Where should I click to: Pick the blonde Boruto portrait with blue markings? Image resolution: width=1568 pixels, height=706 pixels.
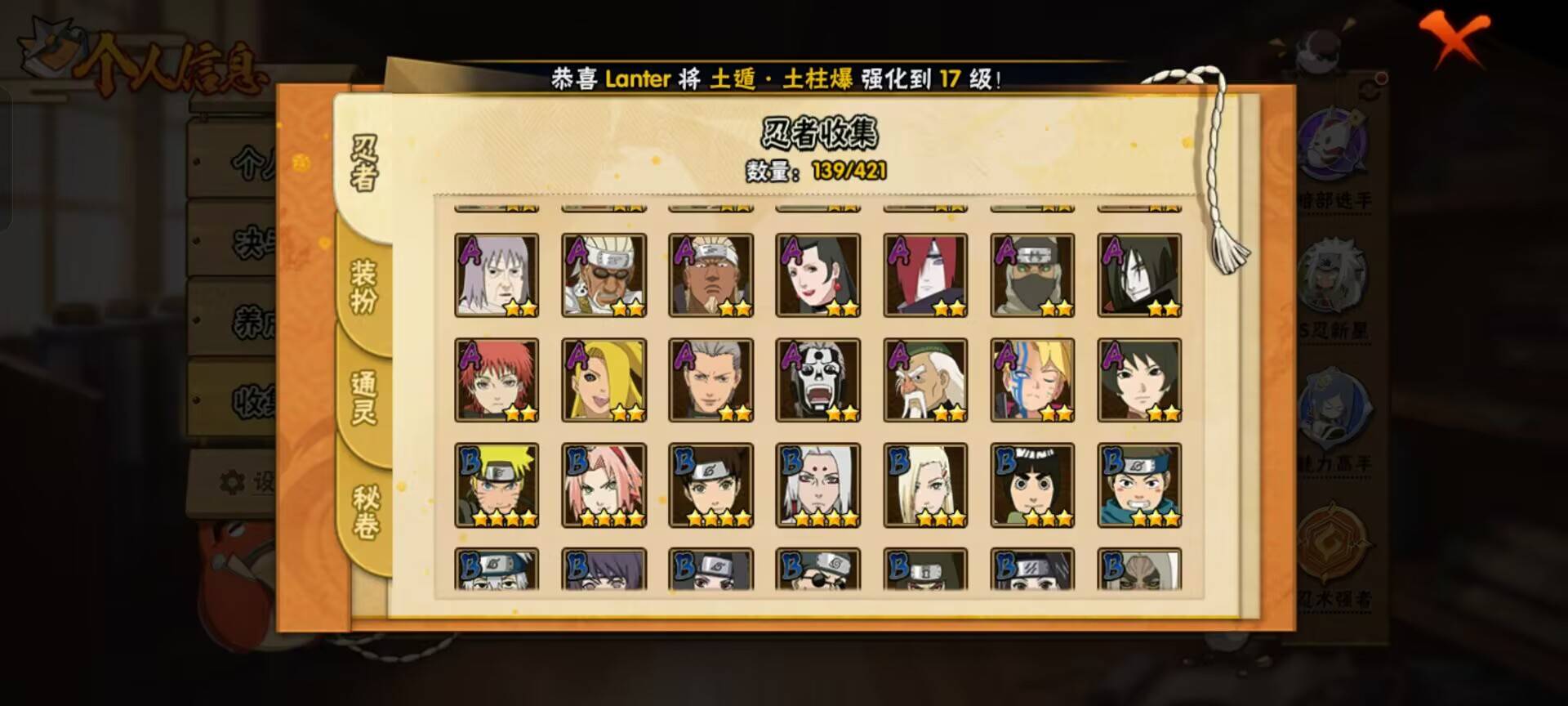pyautogui.click(x=1032, y=381)
